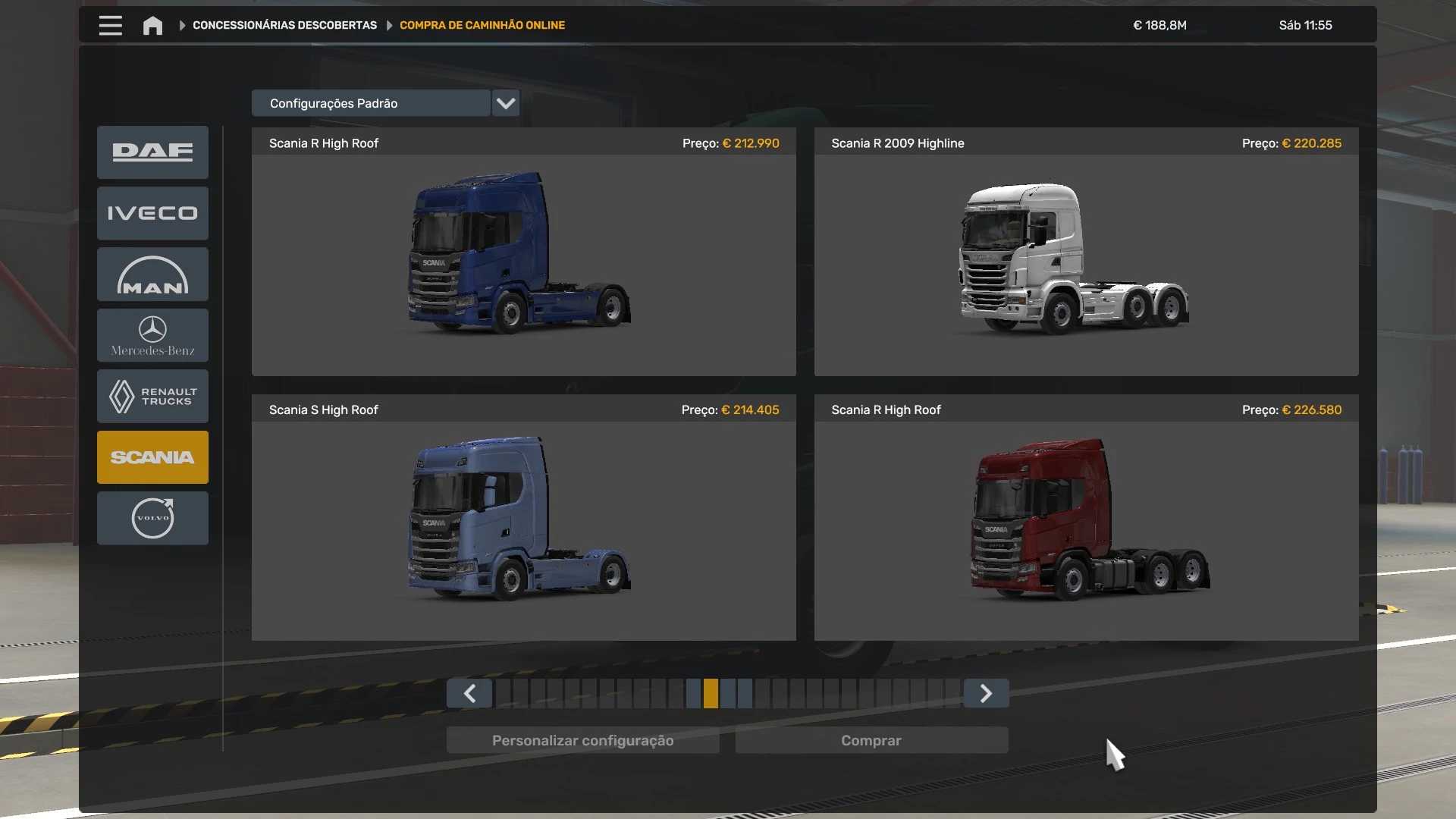Click the Comprar button

pyautogui.click(x=871, y=740)
